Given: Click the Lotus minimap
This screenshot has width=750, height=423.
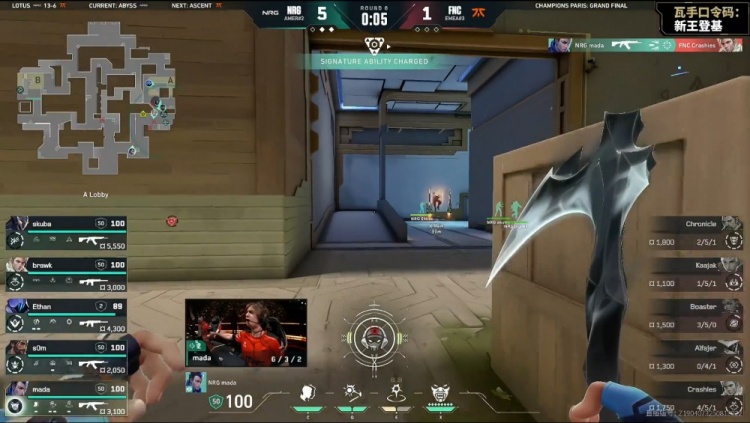Looking at the screenshot, I should (97, 97).
